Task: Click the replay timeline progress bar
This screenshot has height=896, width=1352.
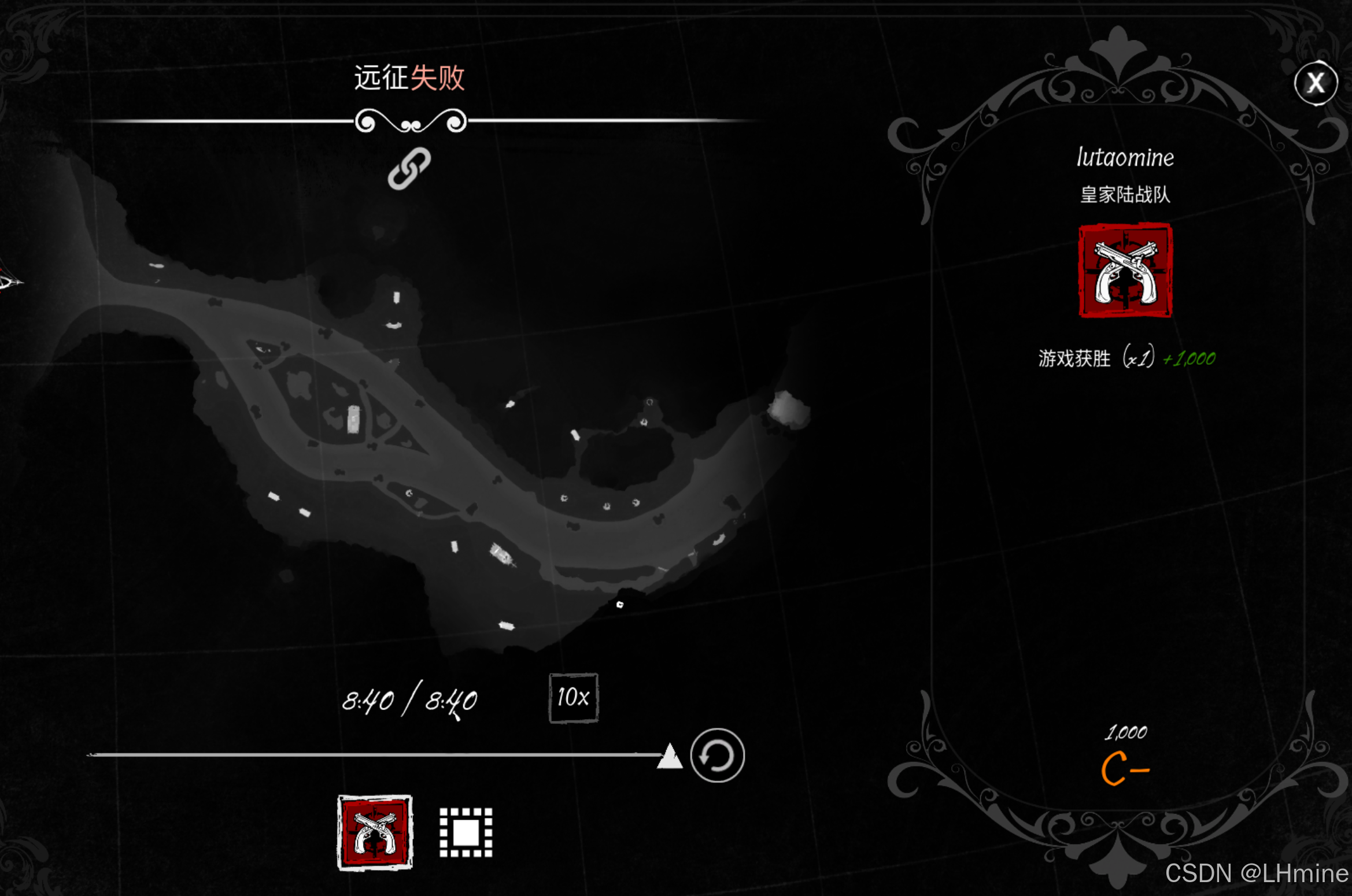Action: (x=376, y=754)
